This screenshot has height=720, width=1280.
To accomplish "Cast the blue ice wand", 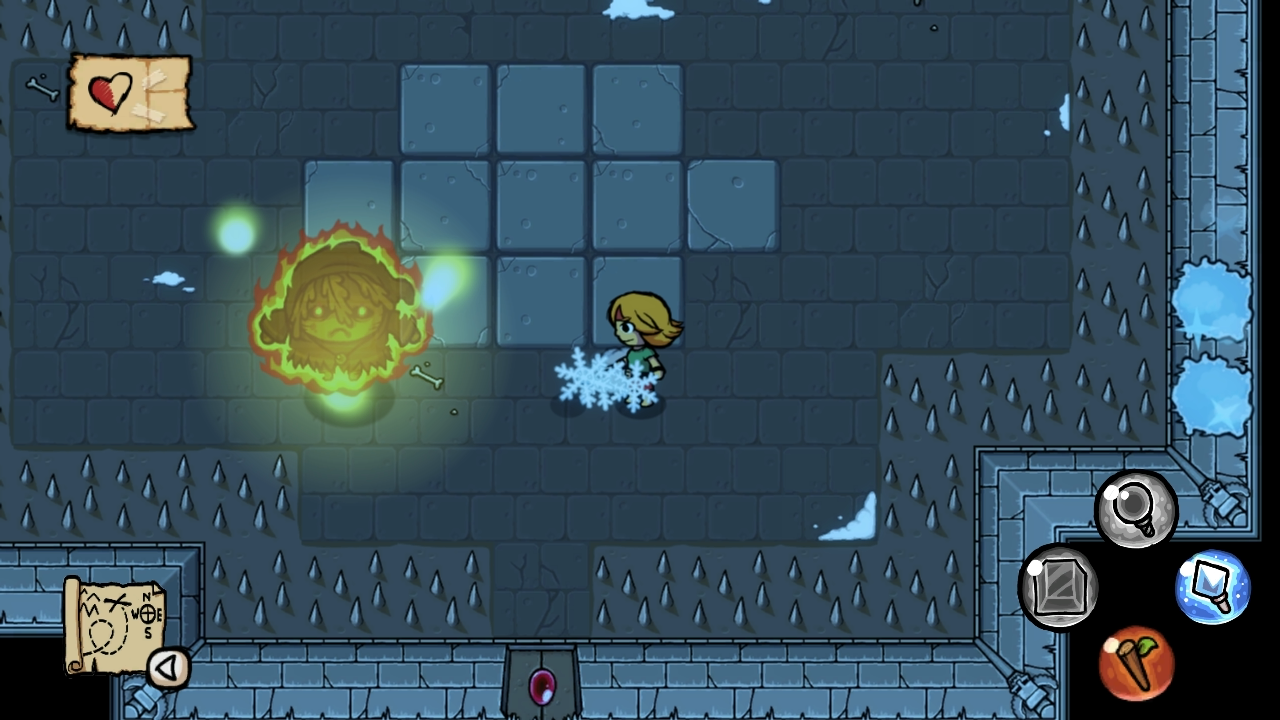I will click(x=1212, y=586).
